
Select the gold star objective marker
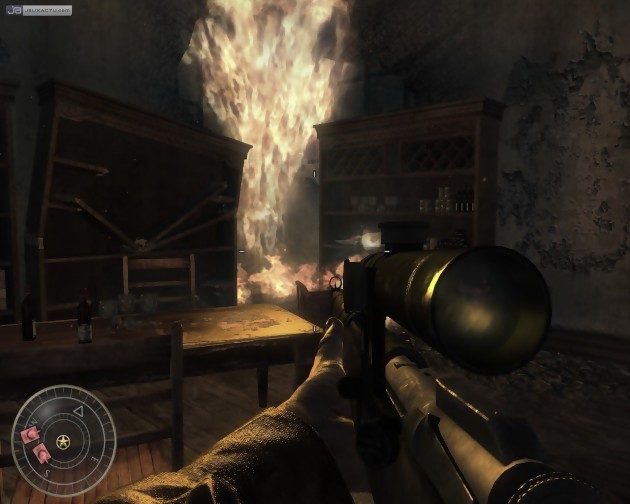(x=63, y=441)
